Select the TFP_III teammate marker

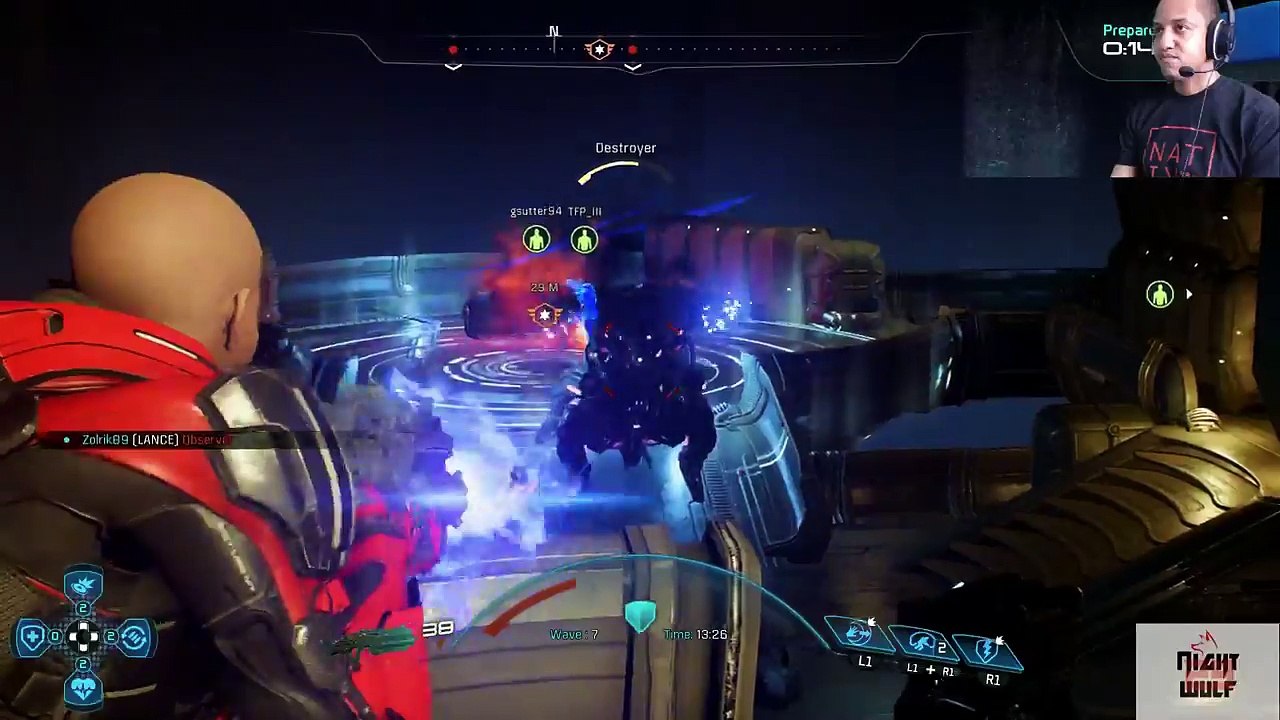(x=584, y=239)
